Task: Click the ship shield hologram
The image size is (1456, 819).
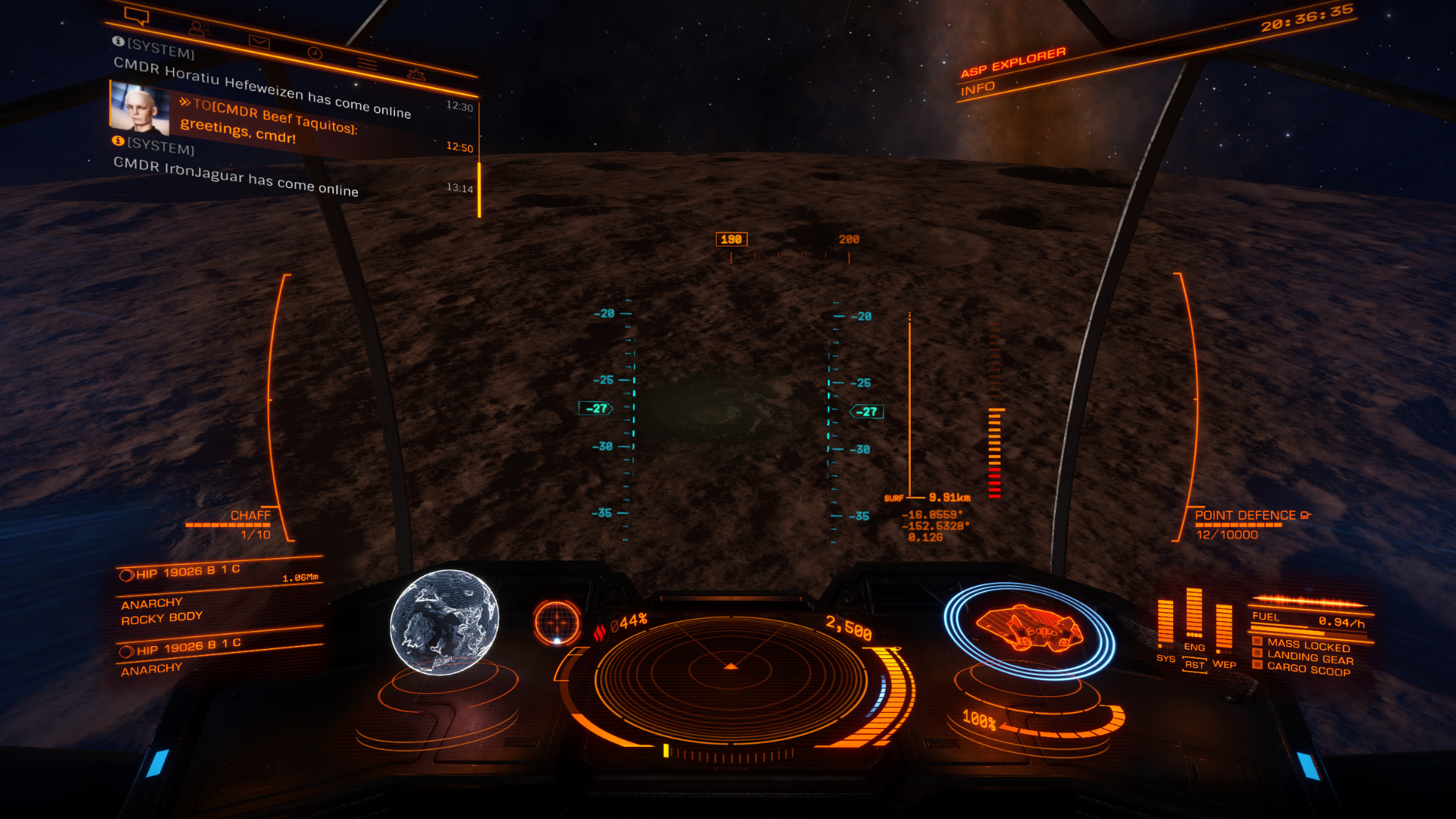Action: coord(1029,629)
